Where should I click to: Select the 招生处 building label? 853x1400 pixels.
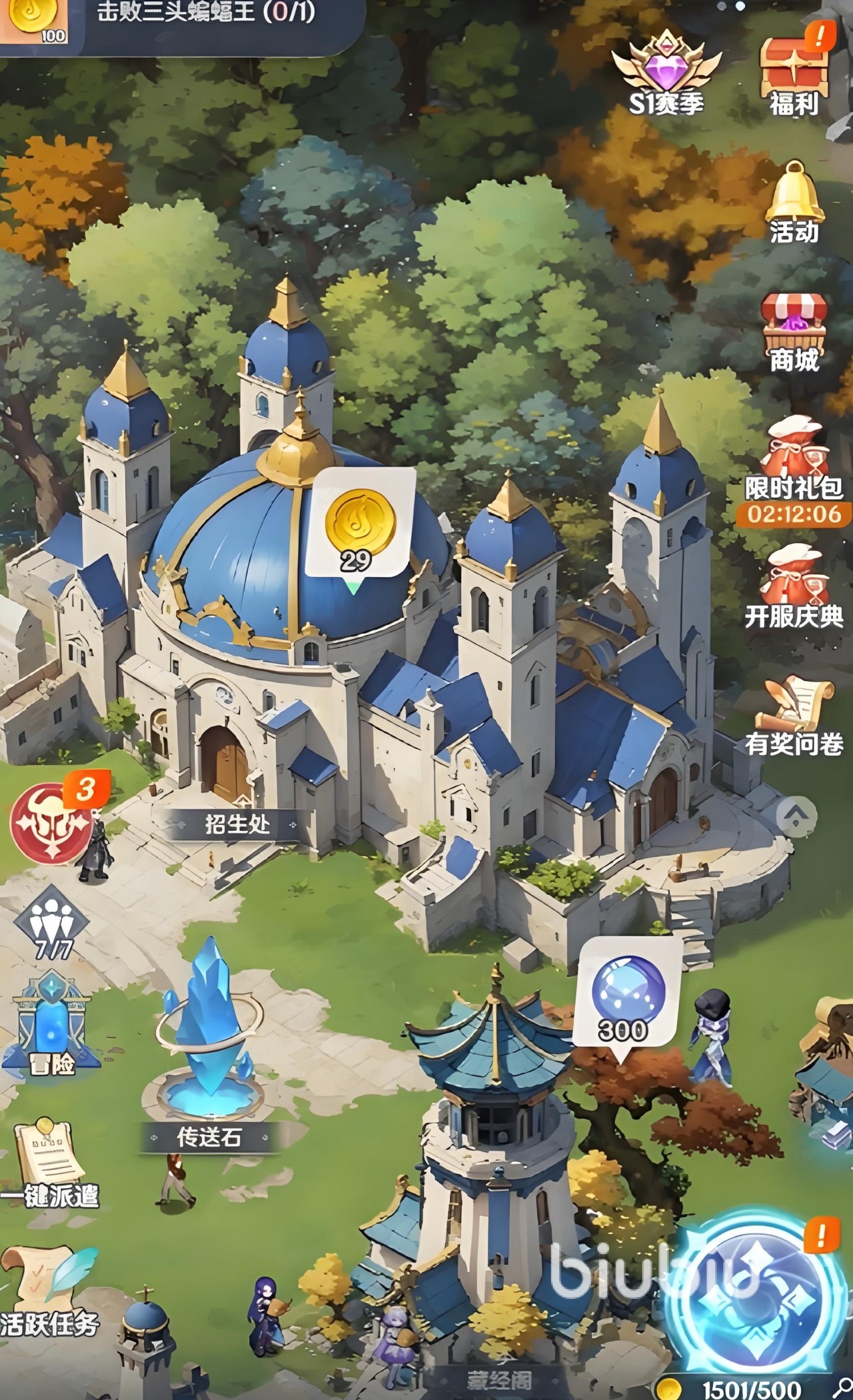(x=237, y=824)
